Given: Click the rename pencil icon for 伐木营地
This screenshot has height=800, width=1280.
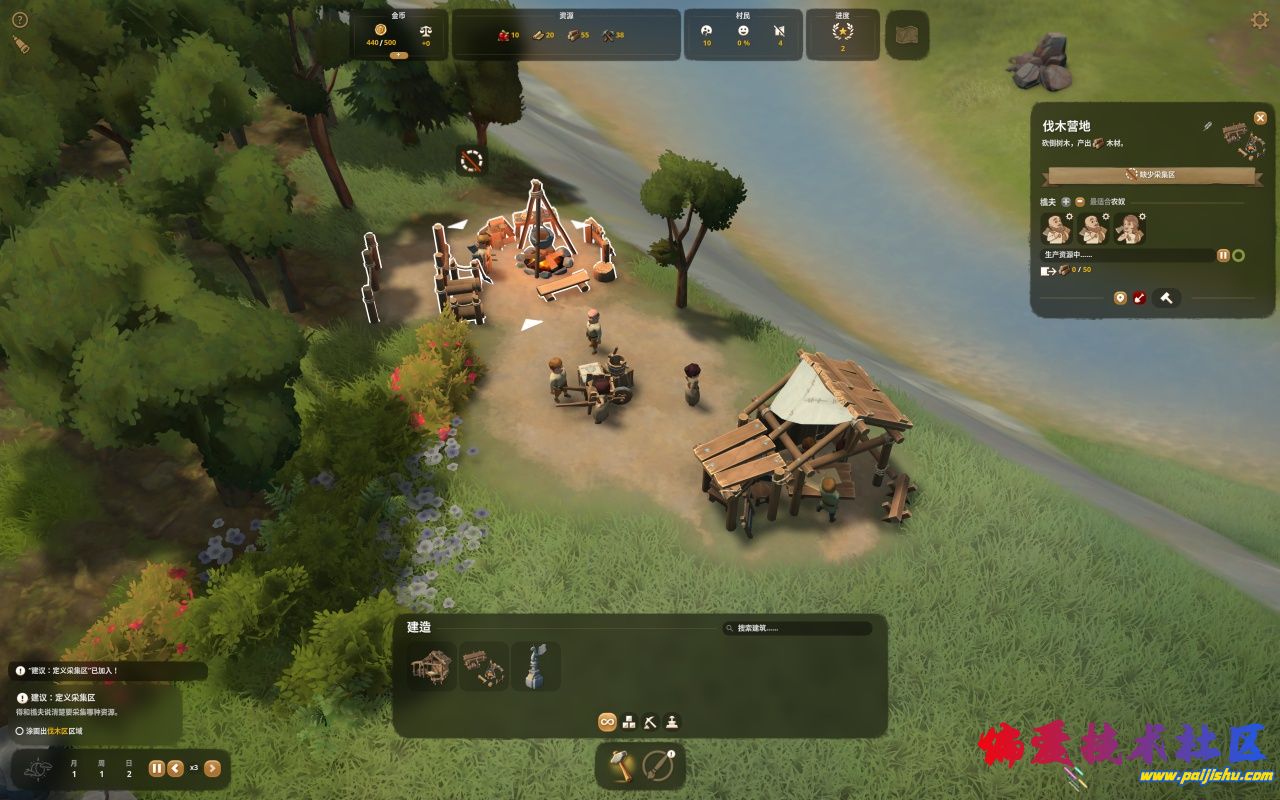Looking at the screenshot, I should click(1207, 127).
